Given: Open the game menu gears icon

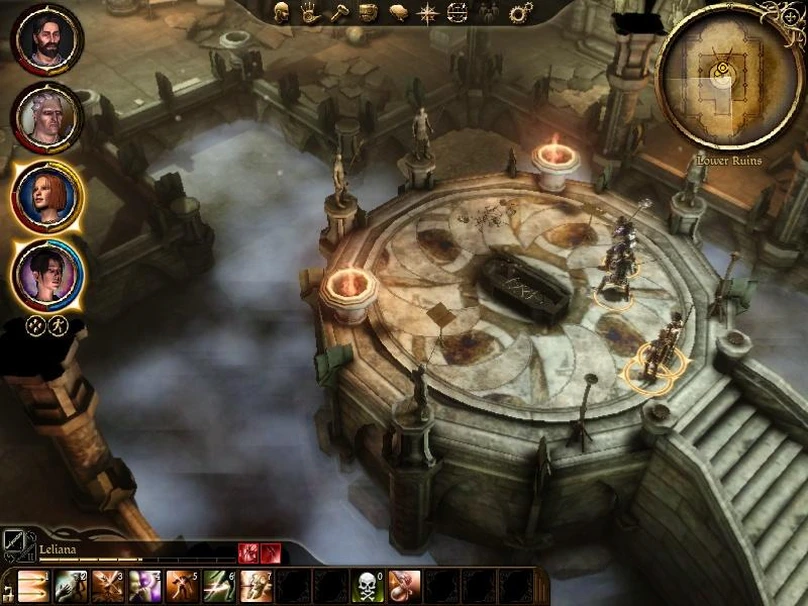Looking at the screenshot, I should [x=520, y=12].
